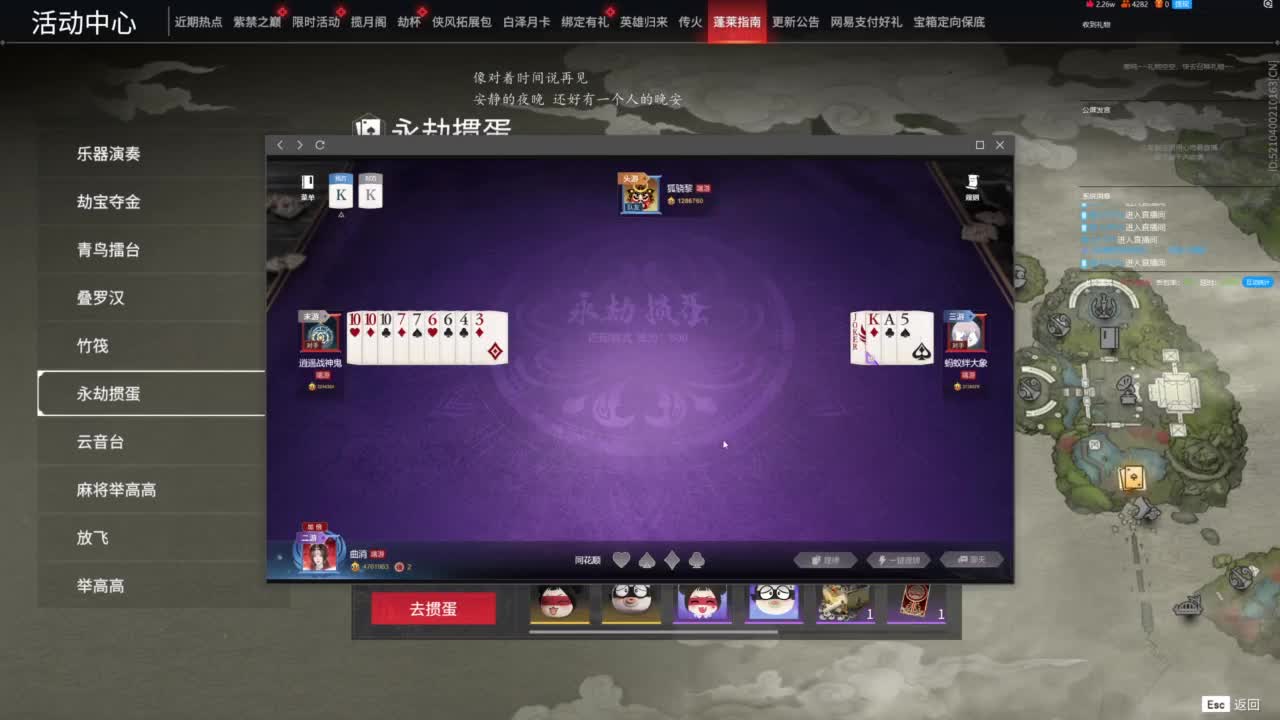Screen dimensions: 1280x720
Task: Select the spade suit icon
Action: (646, 560)
